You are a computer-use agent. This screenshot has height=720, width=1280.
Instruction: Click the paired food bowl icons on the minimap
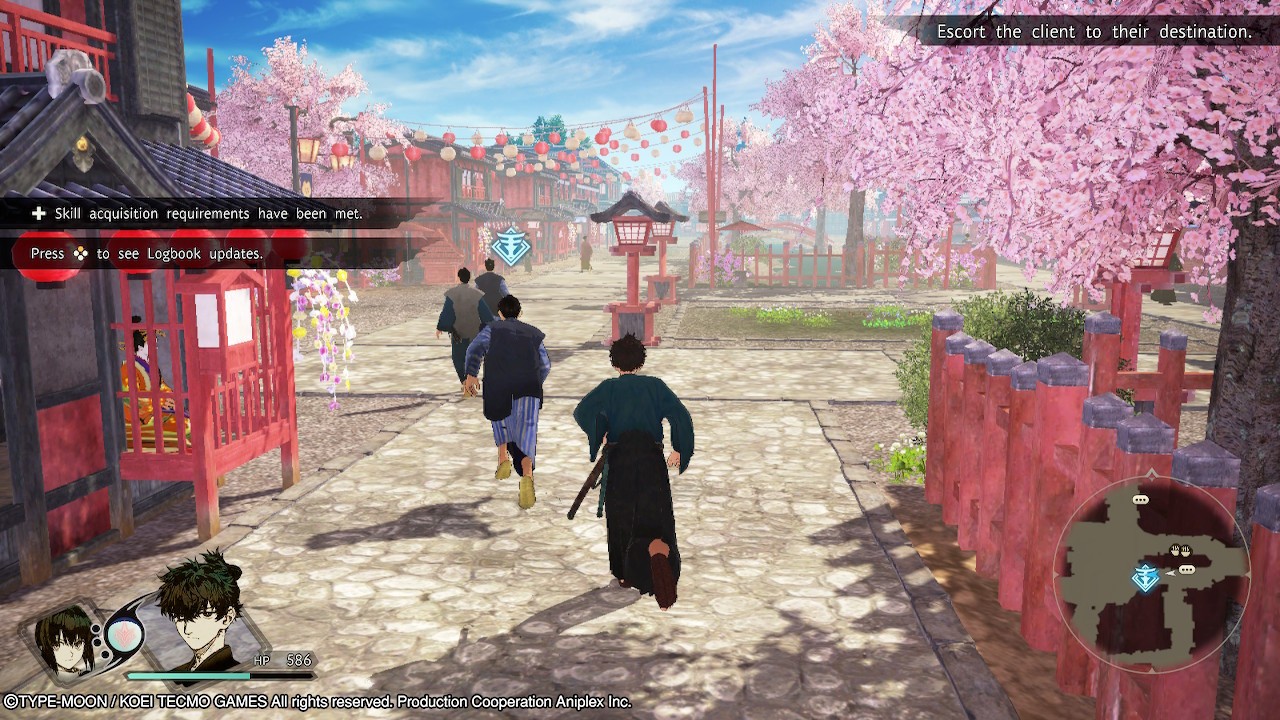[x=1181, y=550]
